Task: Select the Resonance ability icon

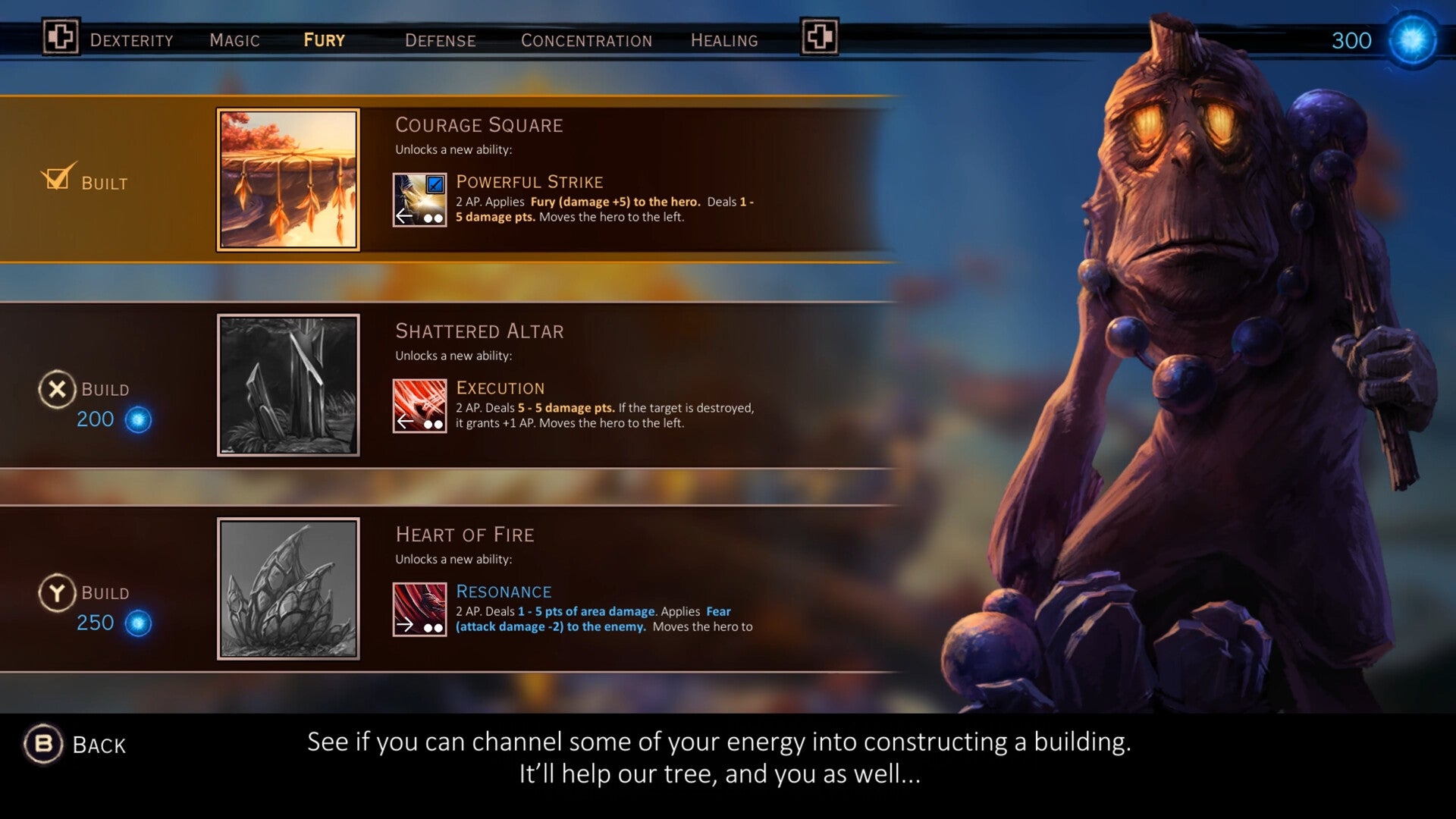Action: tap(419, 610)
